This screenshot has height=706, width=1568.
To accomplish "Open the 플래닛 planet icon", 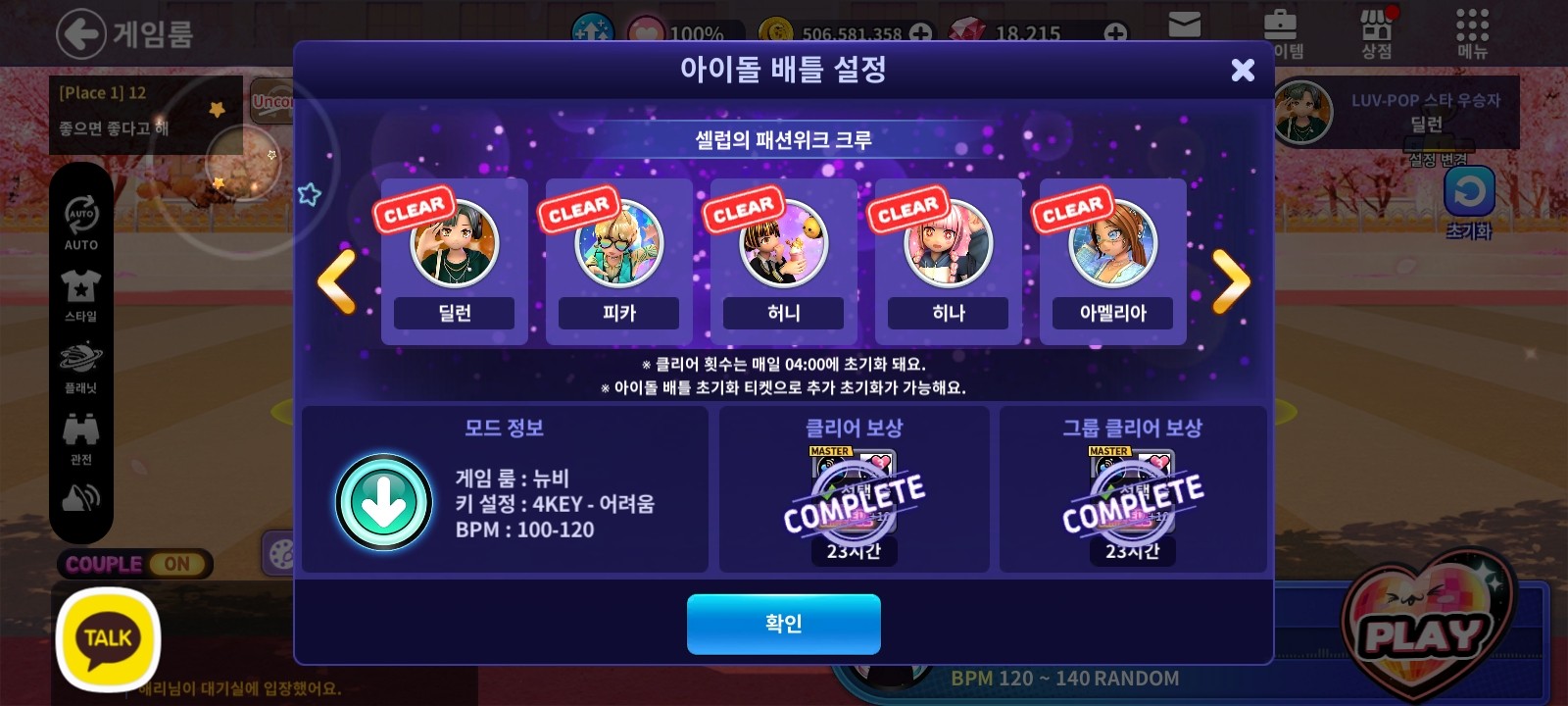I will coord(81,363).
